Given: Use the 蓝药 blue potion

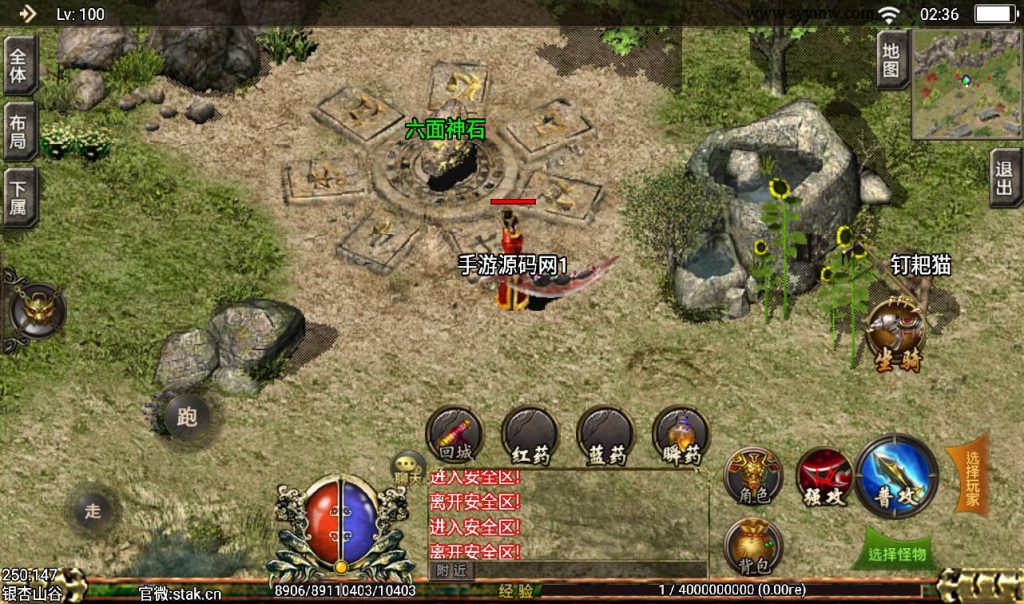Looking at the screenshot, I should coord(605,435).
